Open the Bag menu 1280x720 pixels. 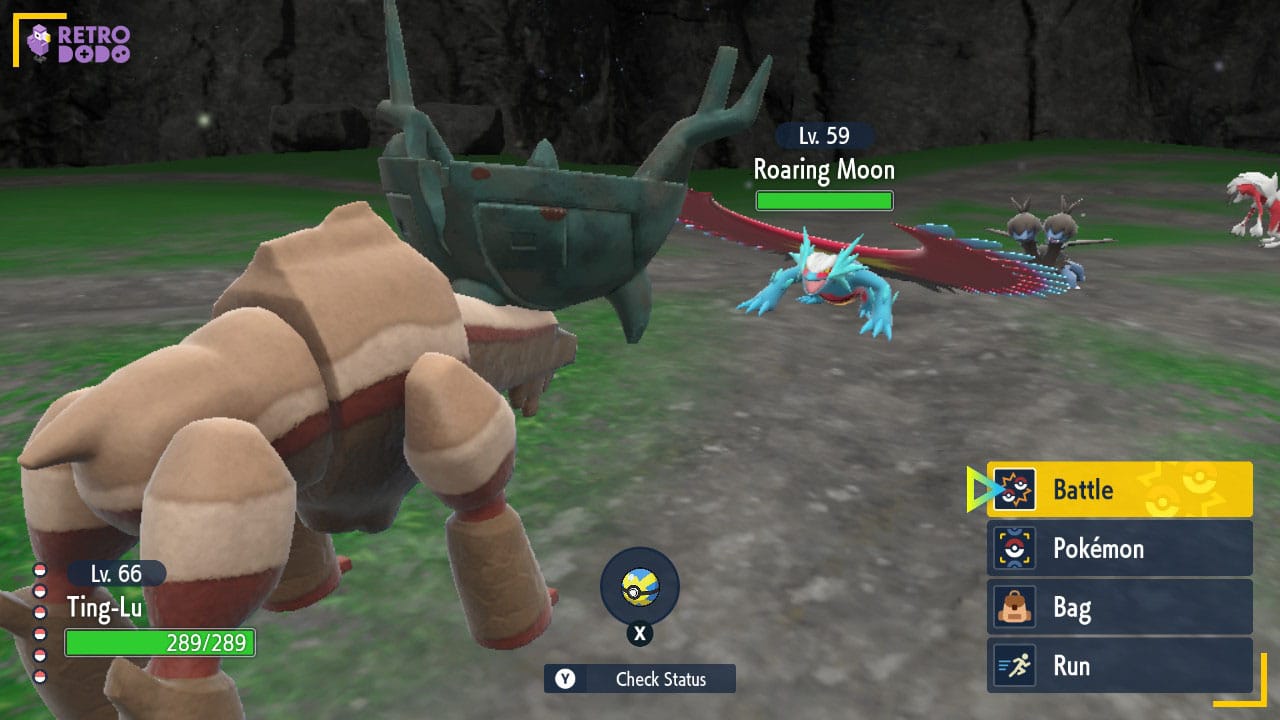(1119, 607)
